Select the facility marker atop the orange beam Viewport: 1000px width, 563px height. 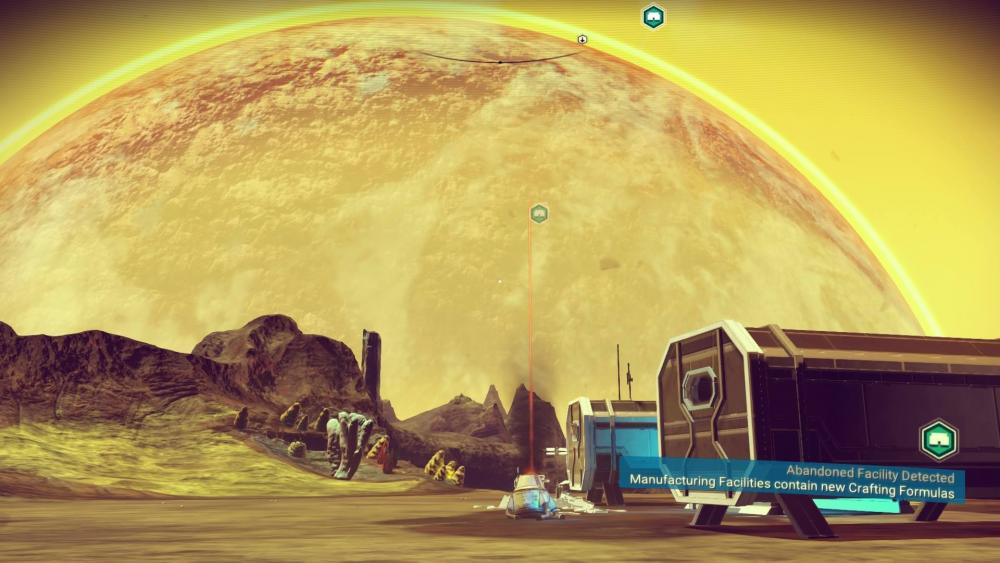[539, 213]
